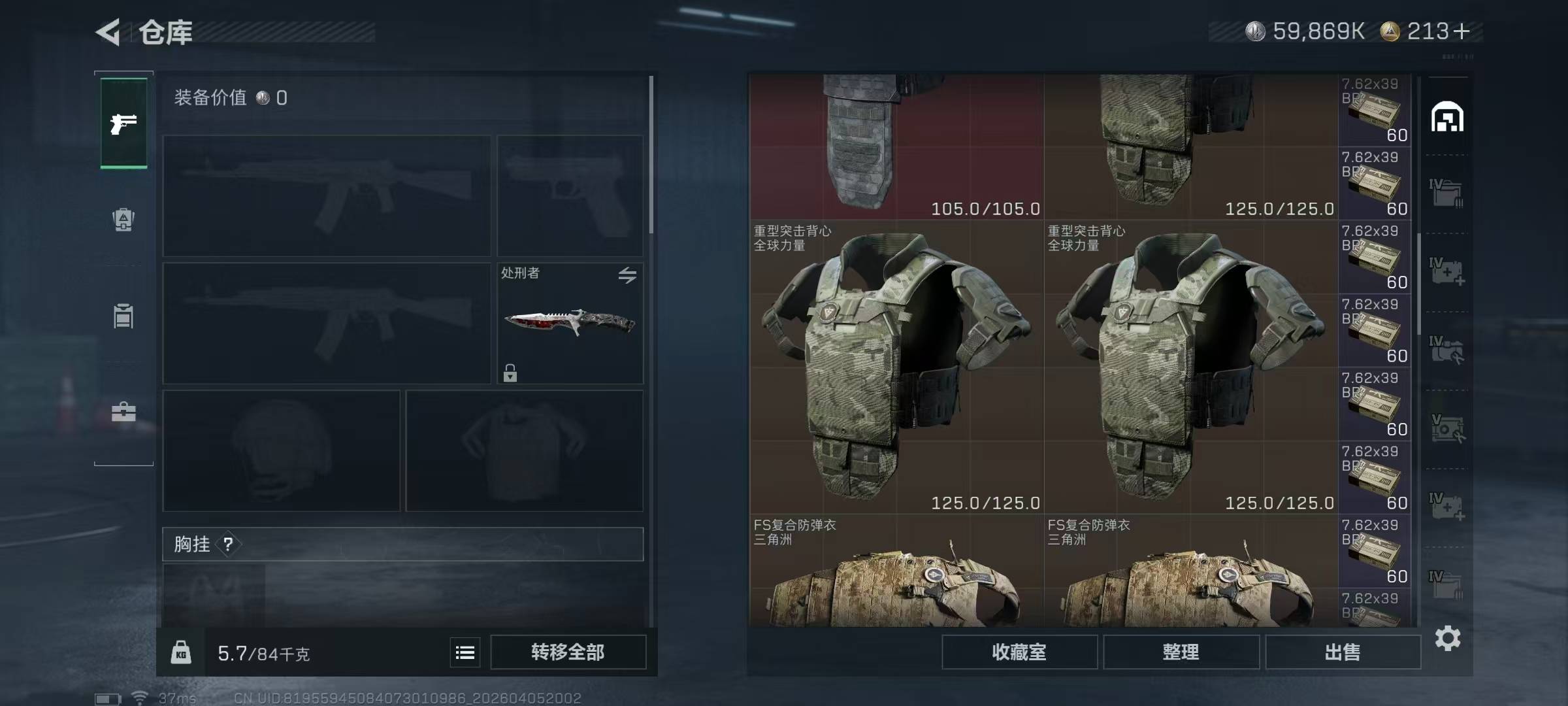Select the pistol weapons tab
The height and width of the screenshot is (706, 1568).
[x=123, y=124]
